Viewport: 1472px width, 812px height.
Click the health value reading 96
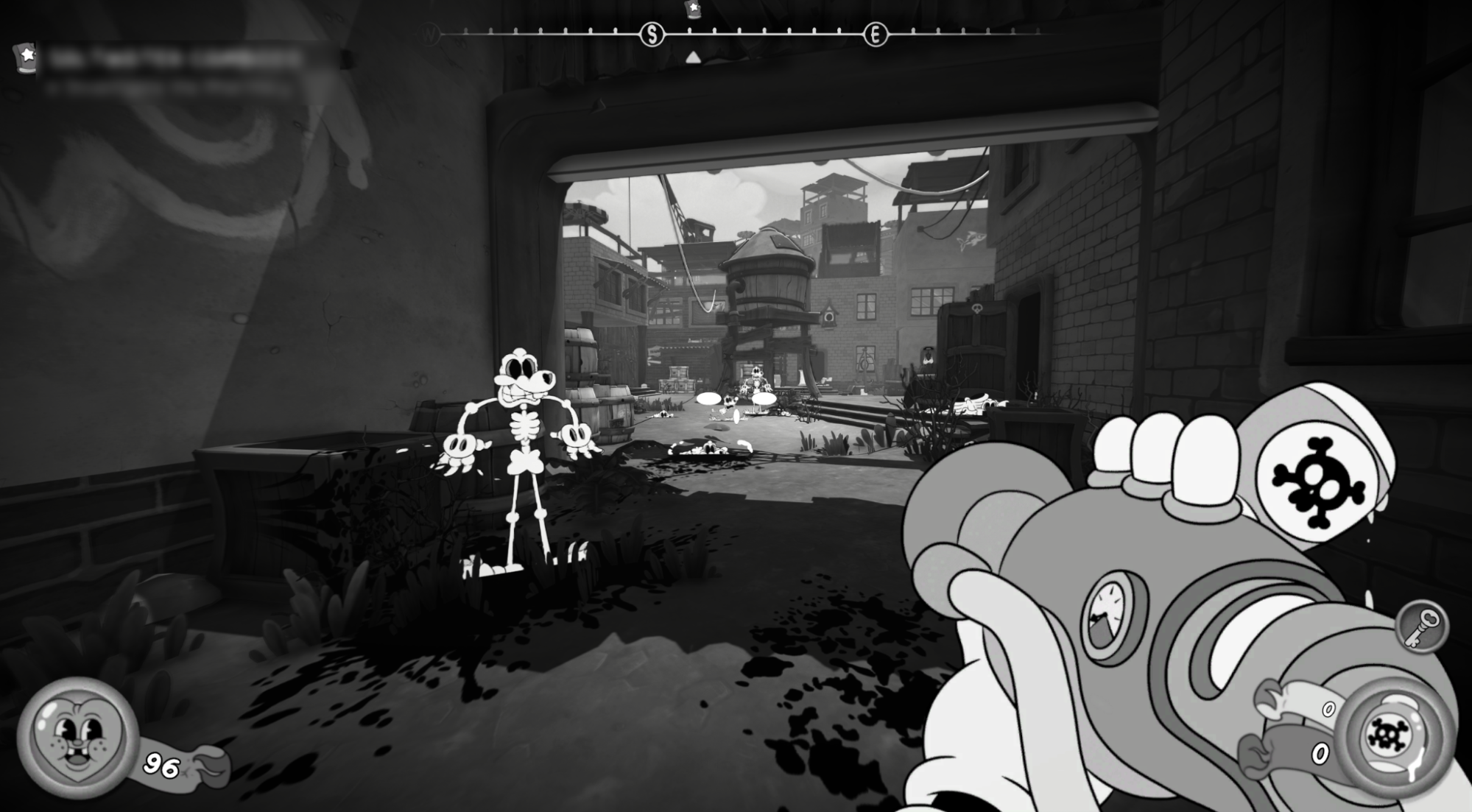(x=160, y=766)
